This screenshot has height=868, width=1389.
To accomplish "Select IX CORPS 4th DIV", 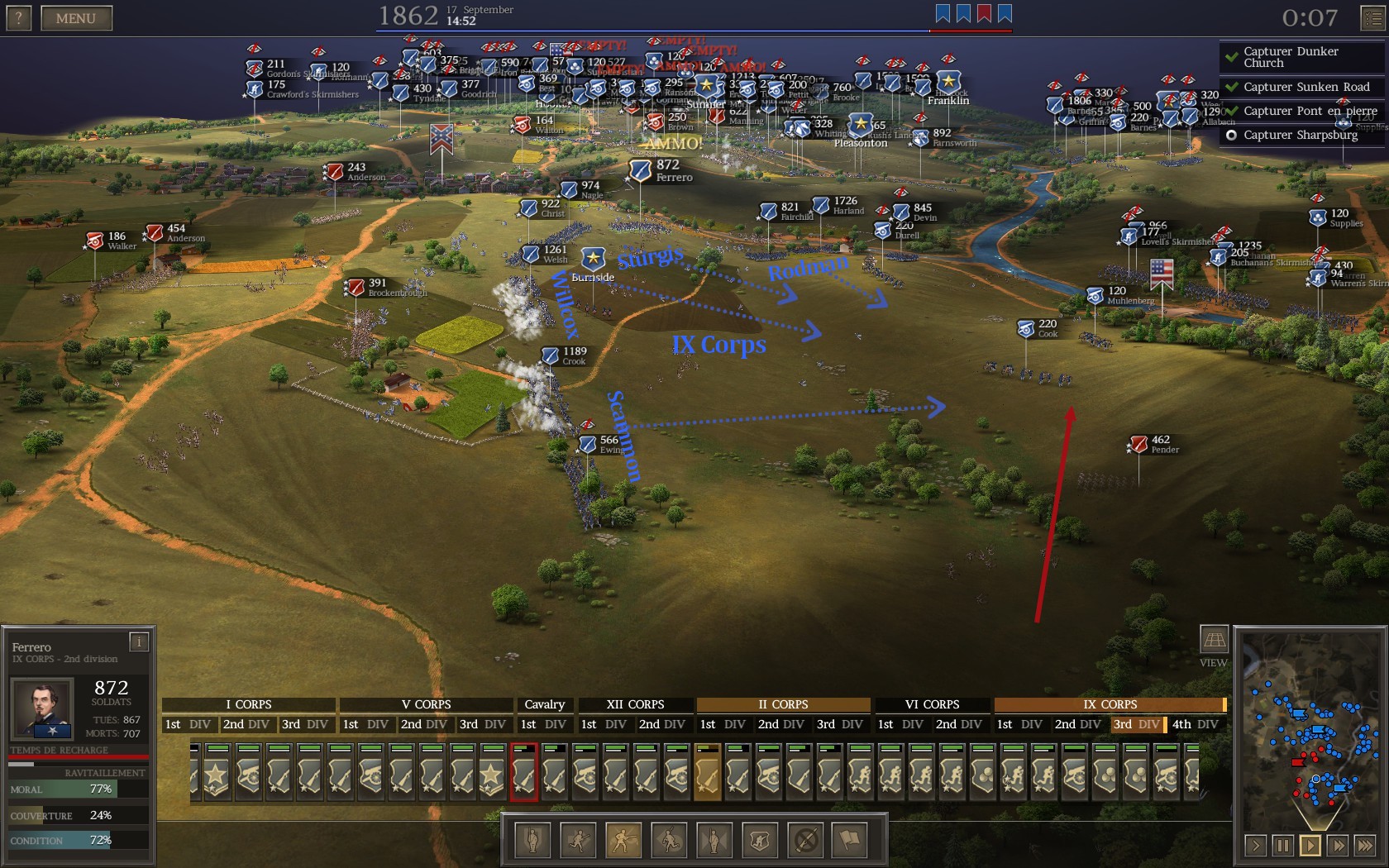I will [1195, 724].
